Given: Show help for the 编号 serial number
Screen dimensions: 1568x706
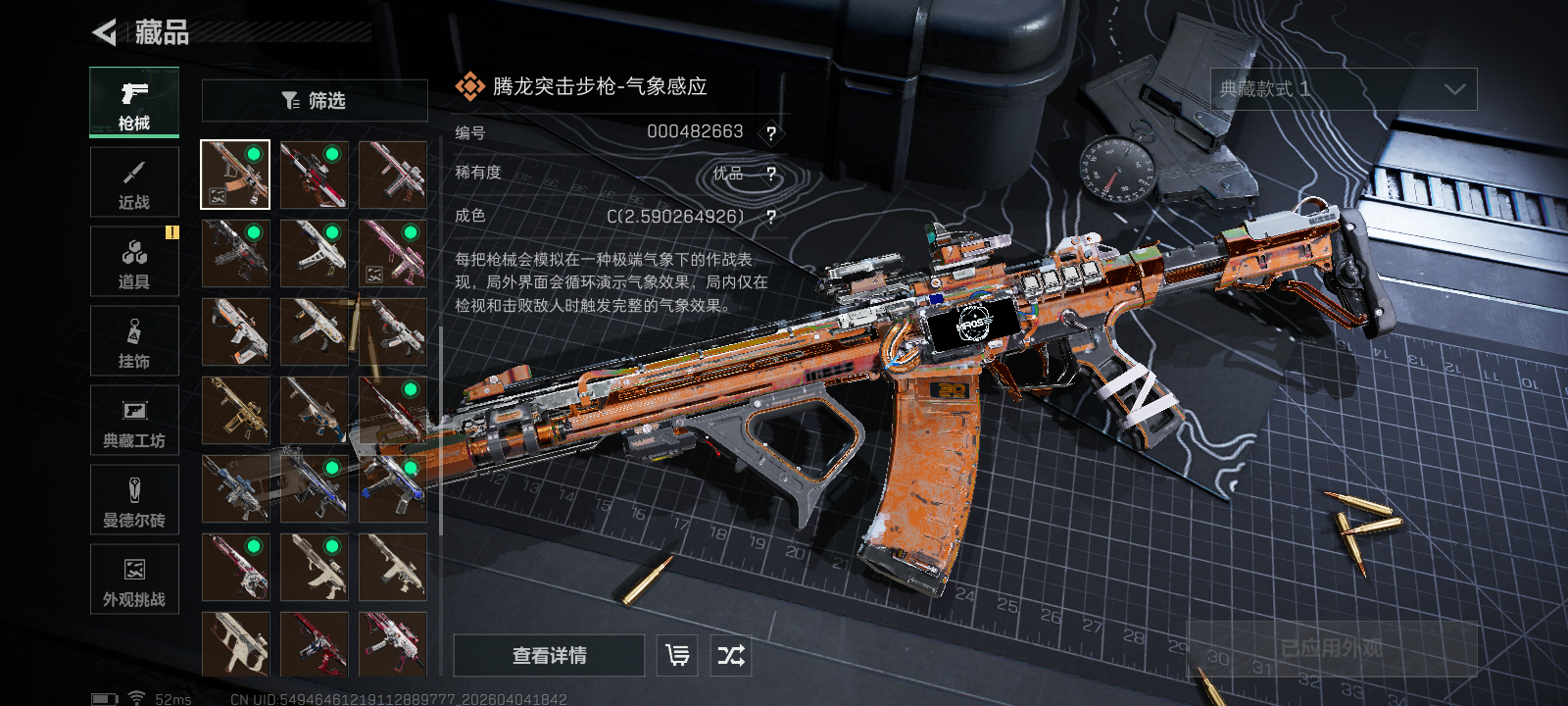Looking at the screenshot, I should point(771,133).
